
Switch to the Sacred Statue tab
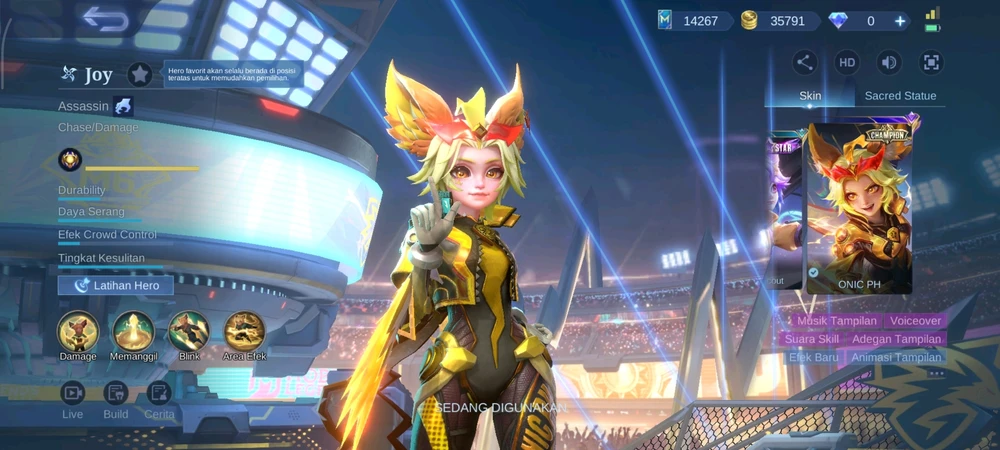click(x=900, y=96)
